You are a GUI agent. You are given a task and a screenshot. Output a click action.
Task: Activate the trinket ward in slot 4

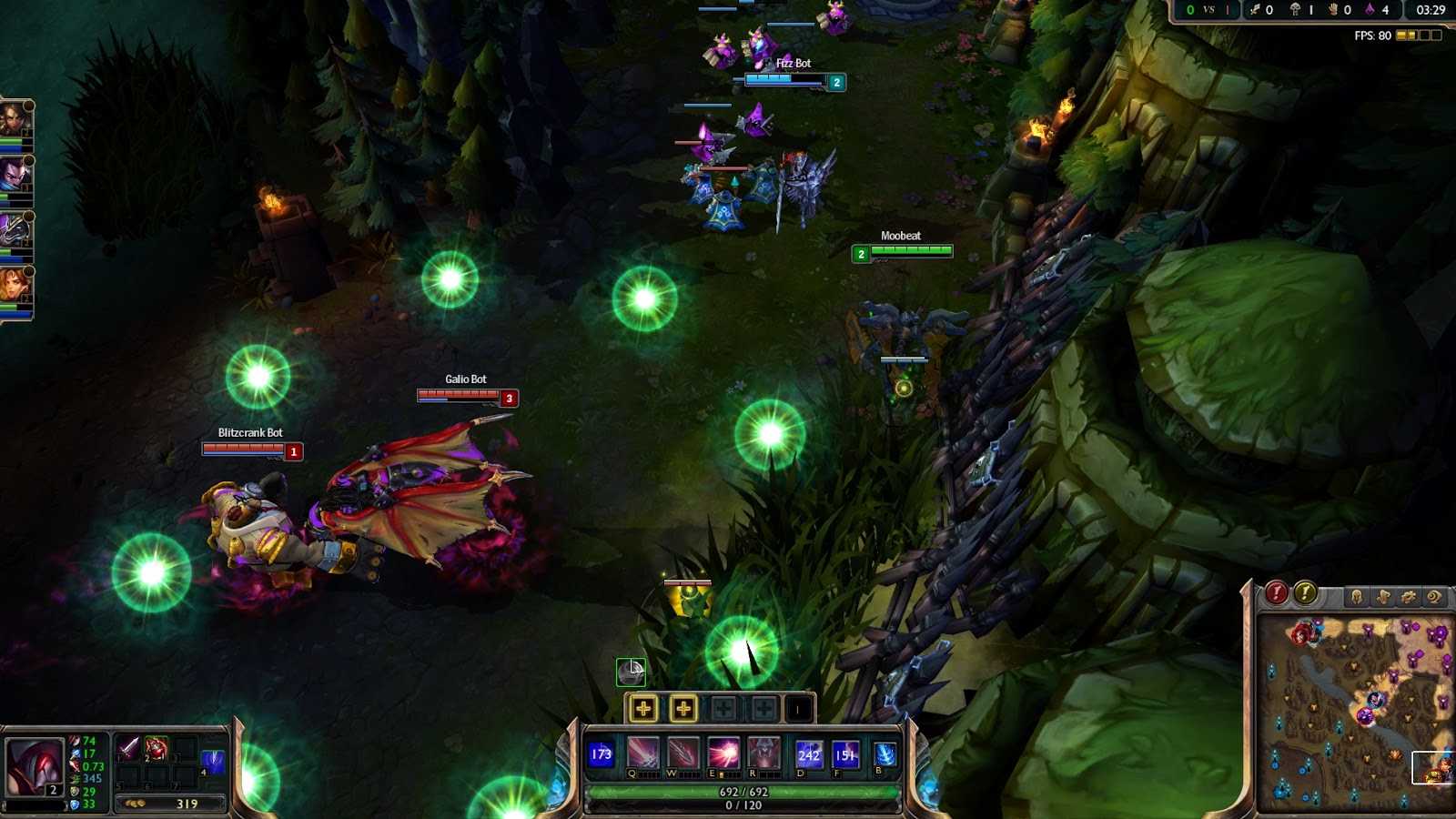pyautogui.click(x=213, y=760)
